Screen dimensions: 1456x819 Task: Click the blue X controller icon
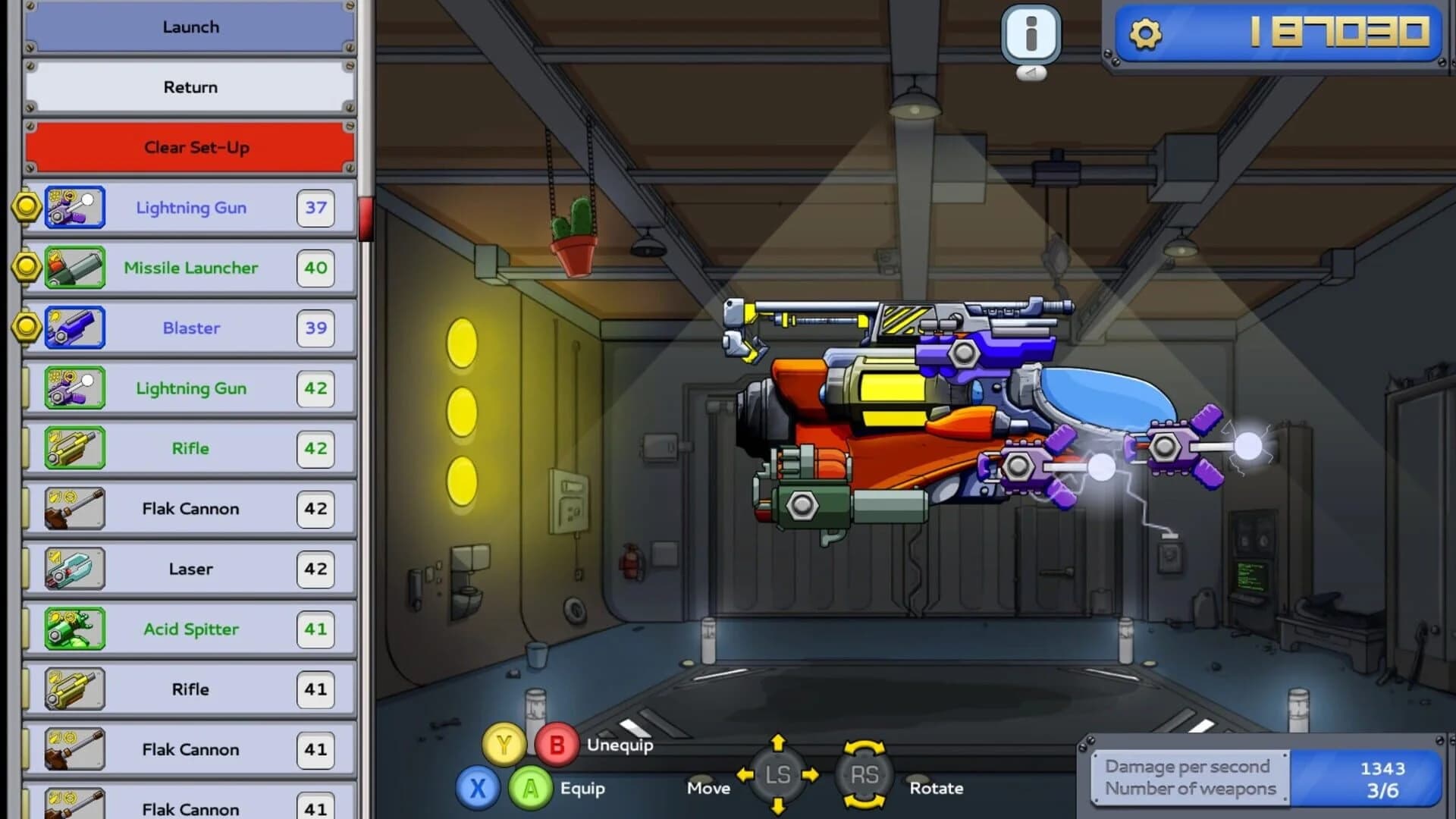[478, 789]
